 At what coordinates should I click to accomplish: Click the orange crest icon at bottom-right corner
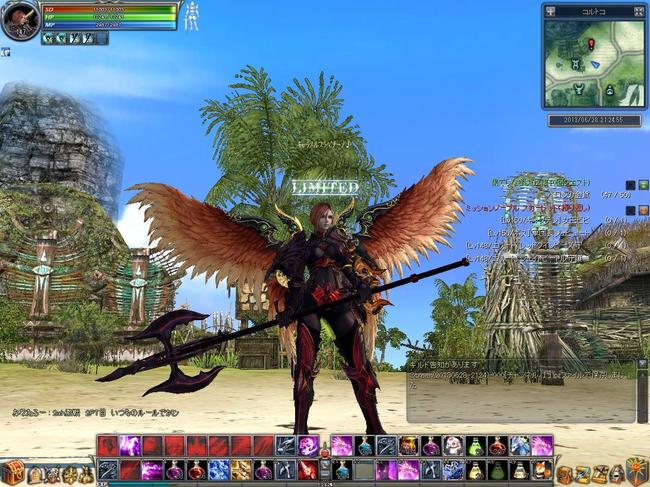[x=636, y=470]
